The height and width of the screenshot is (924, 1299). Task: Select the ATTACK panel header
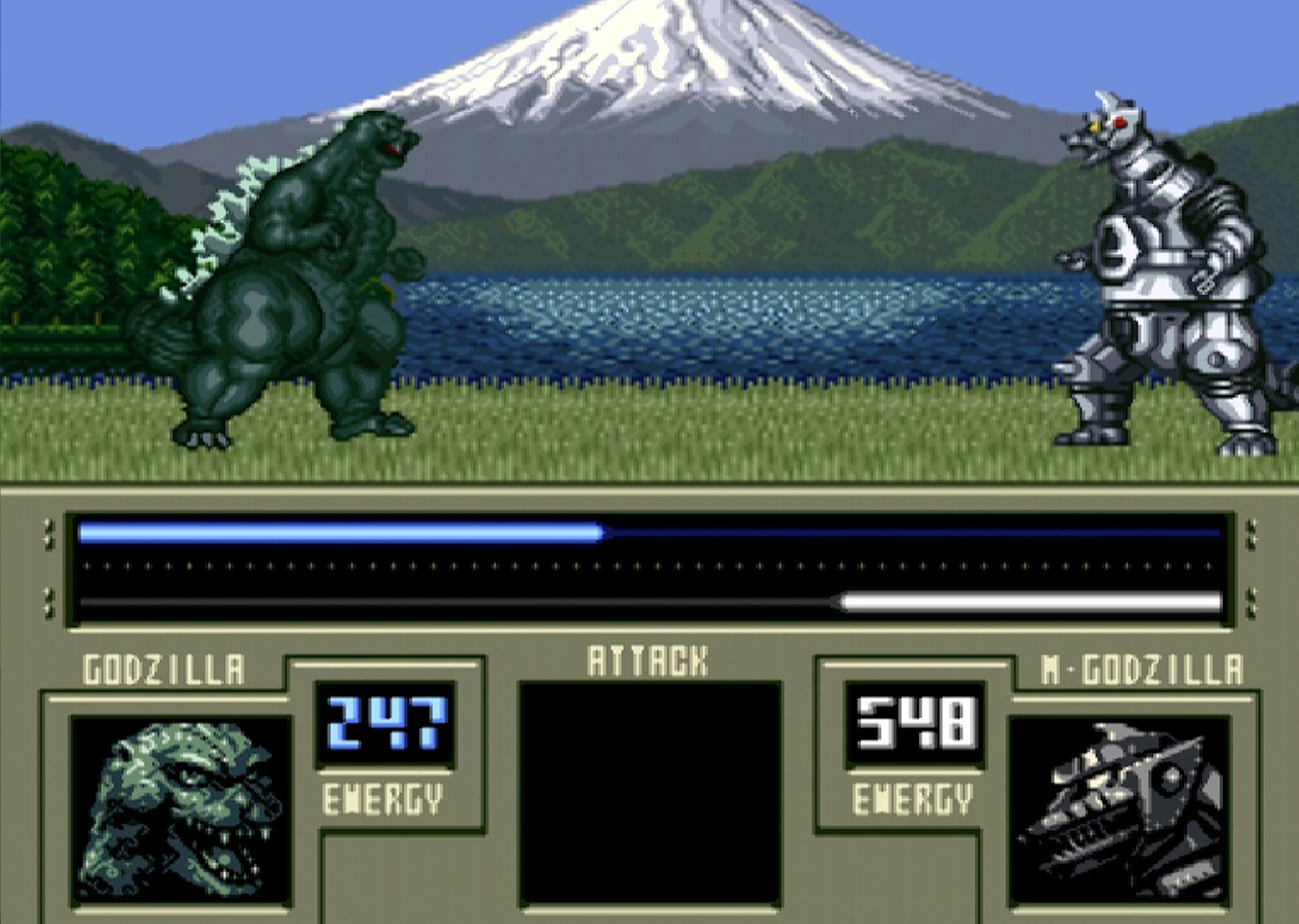click(648, 657)
